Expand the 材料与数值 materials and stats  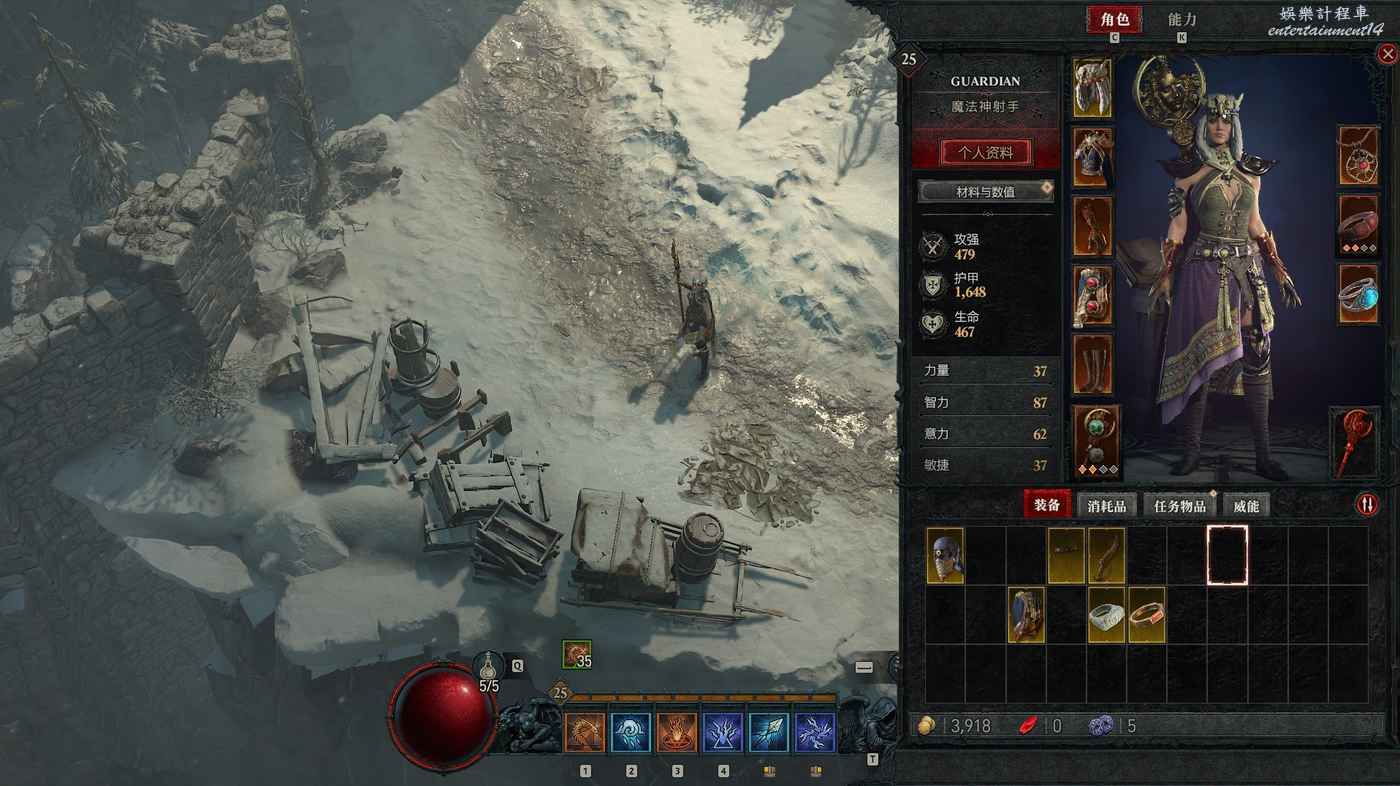[x=985, y=191]
